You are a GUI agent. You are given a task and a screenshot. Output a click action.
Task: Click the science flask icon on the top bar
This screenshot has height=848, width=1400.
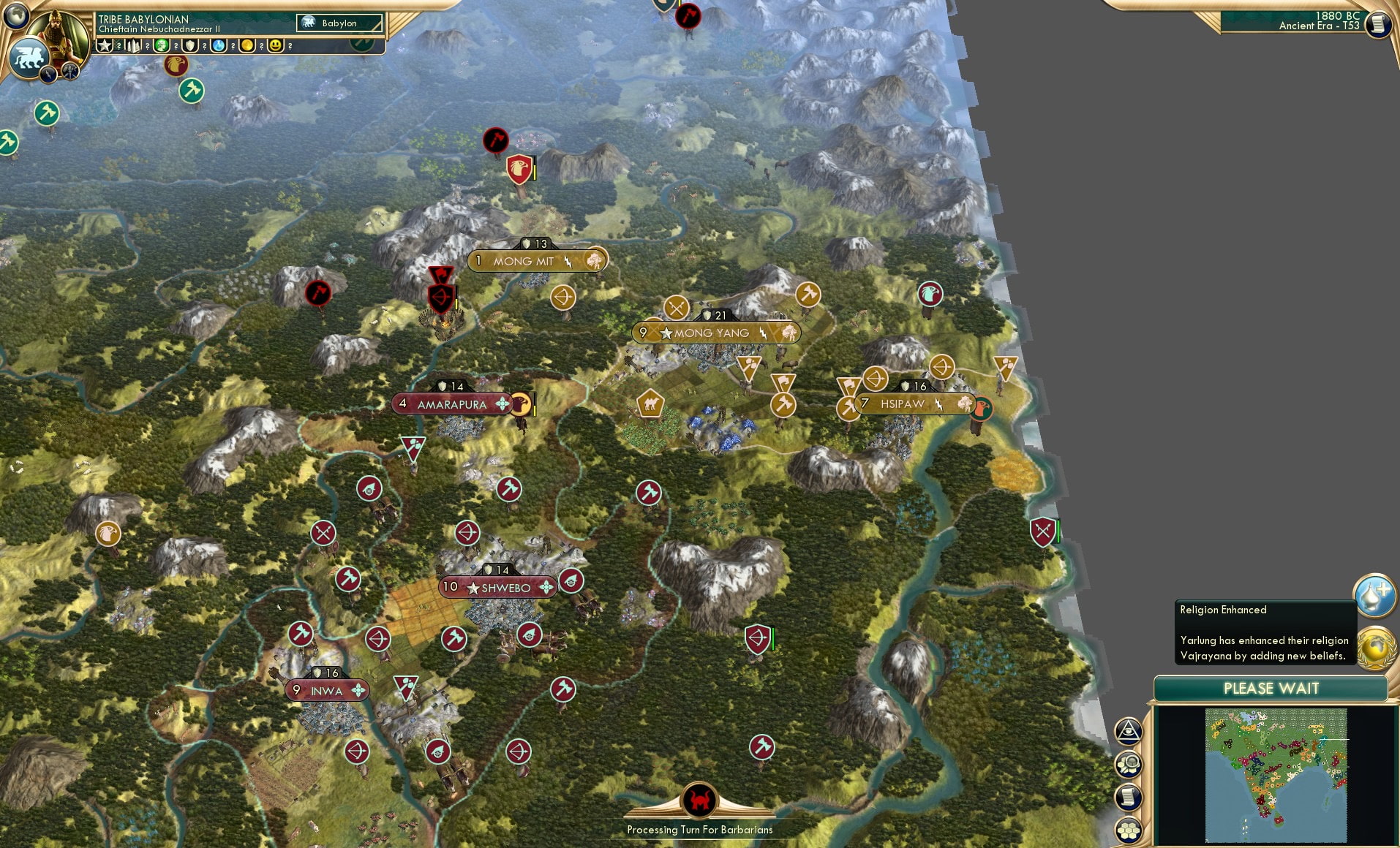(x=219, y=46)
